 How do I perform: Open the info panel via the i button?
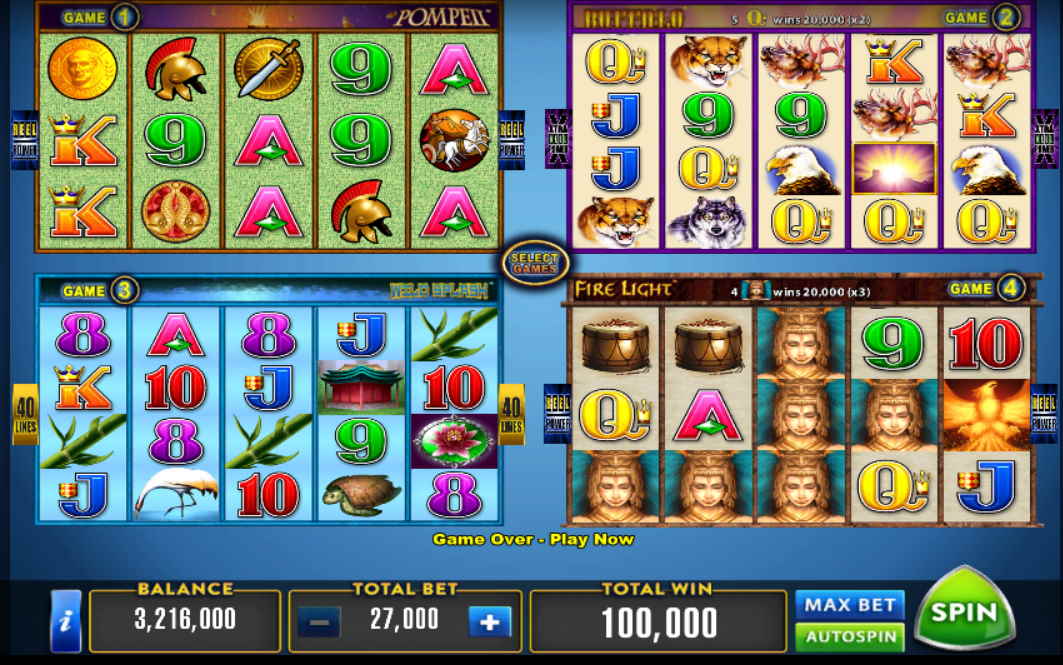66,620
